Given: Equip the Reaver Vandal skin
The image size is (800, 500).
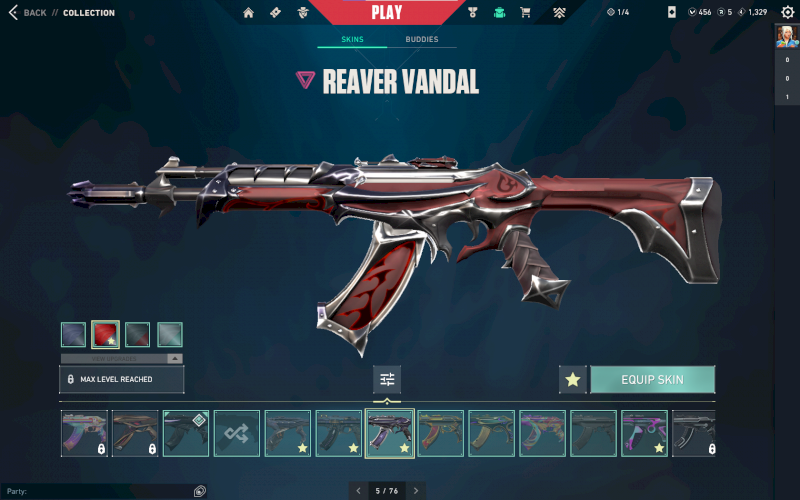Looking at the screenshot, I should tap(652, 380).
